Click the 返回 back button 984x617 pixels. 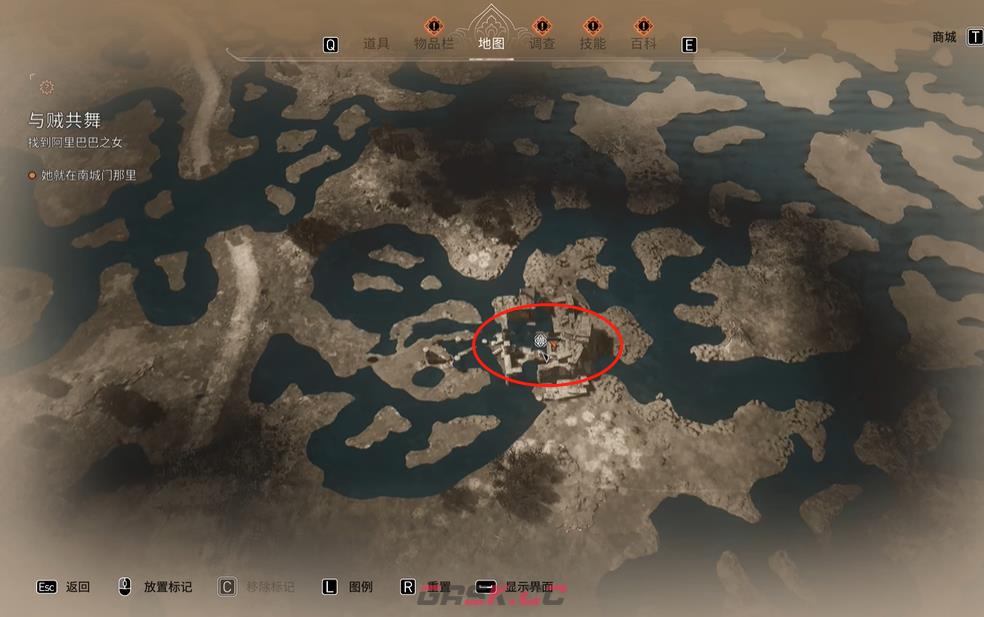point(77,587)
